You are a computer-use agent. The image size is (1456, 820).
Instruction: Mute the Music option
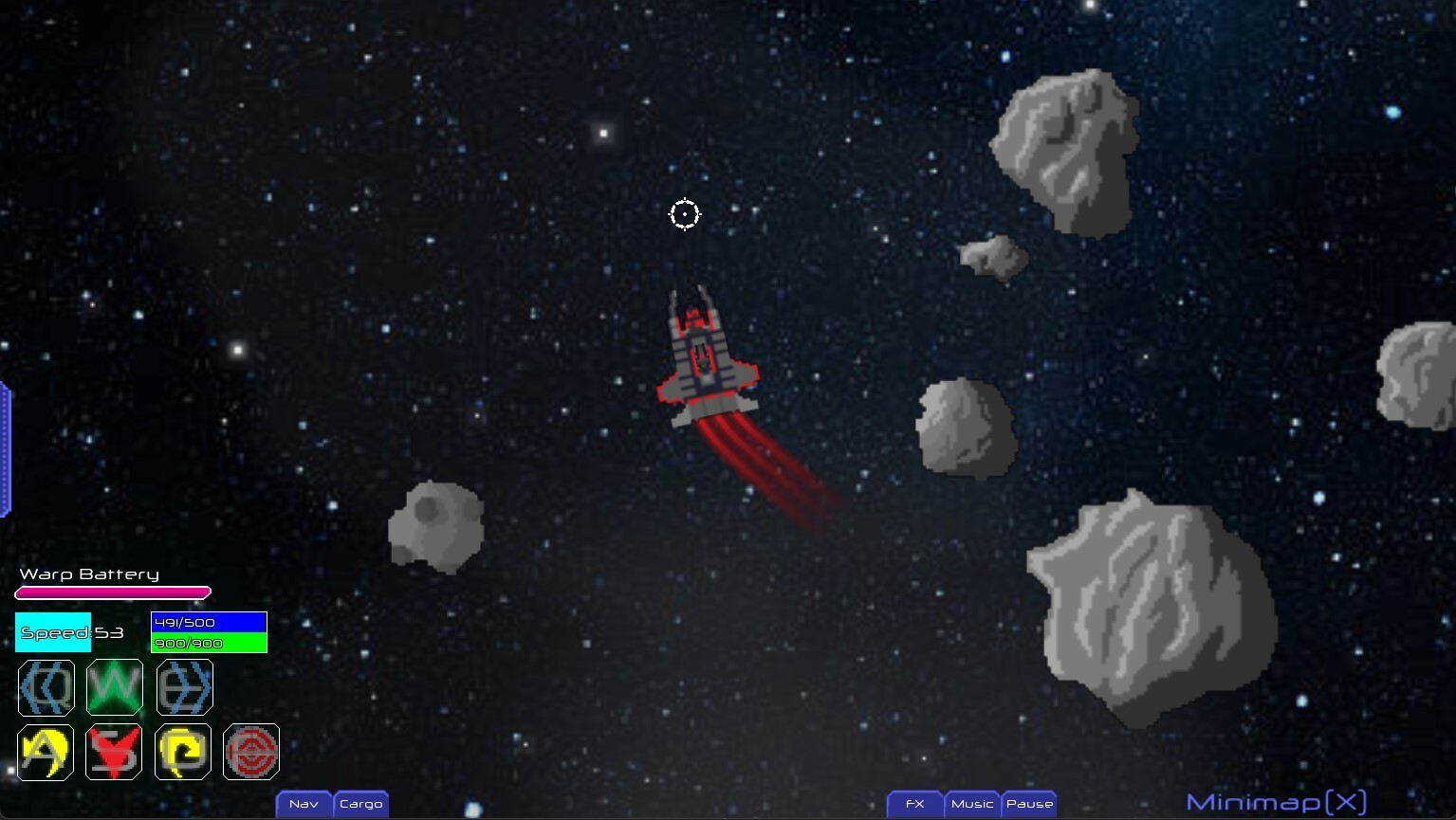click(x=971, y=803)
